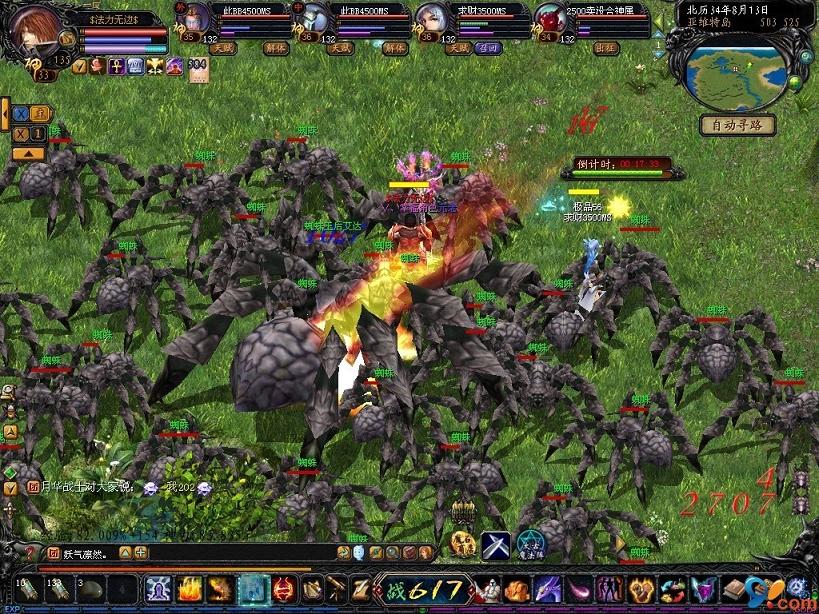Image resolution: width=819 pixels, height=614 pixels.
Task: Activate the highlighted teal skill on the hotbar
Action: pyautogui.click(x=252, y=589)
